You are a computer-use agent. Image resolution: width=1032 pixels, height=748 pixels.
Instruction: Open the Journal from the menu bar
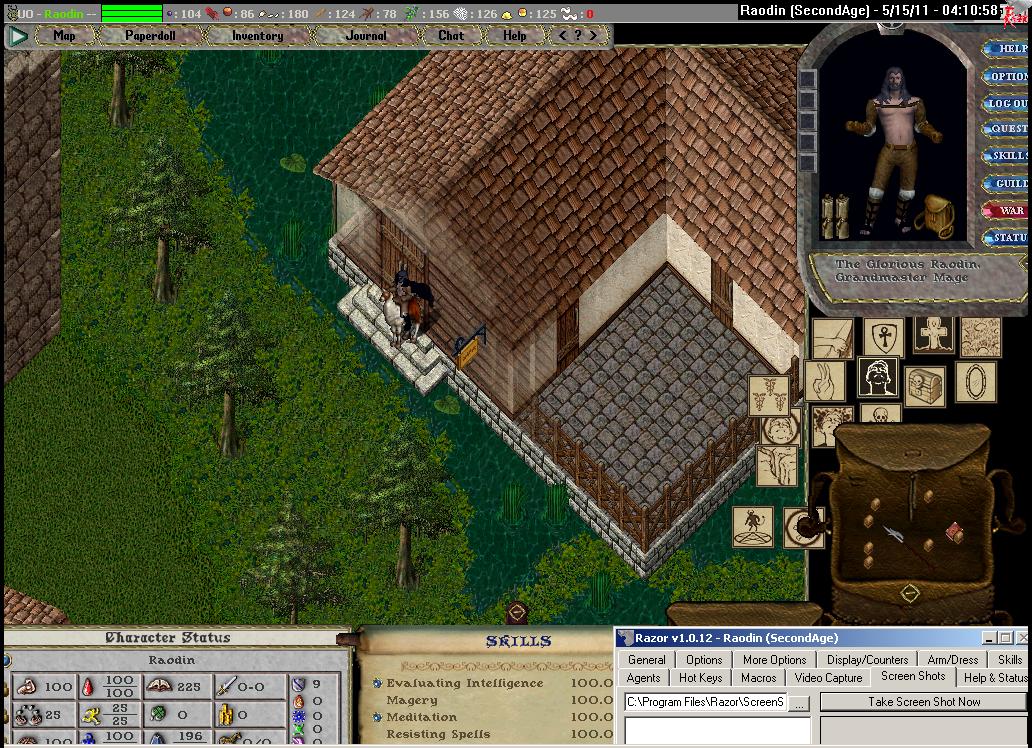point(366,36)
